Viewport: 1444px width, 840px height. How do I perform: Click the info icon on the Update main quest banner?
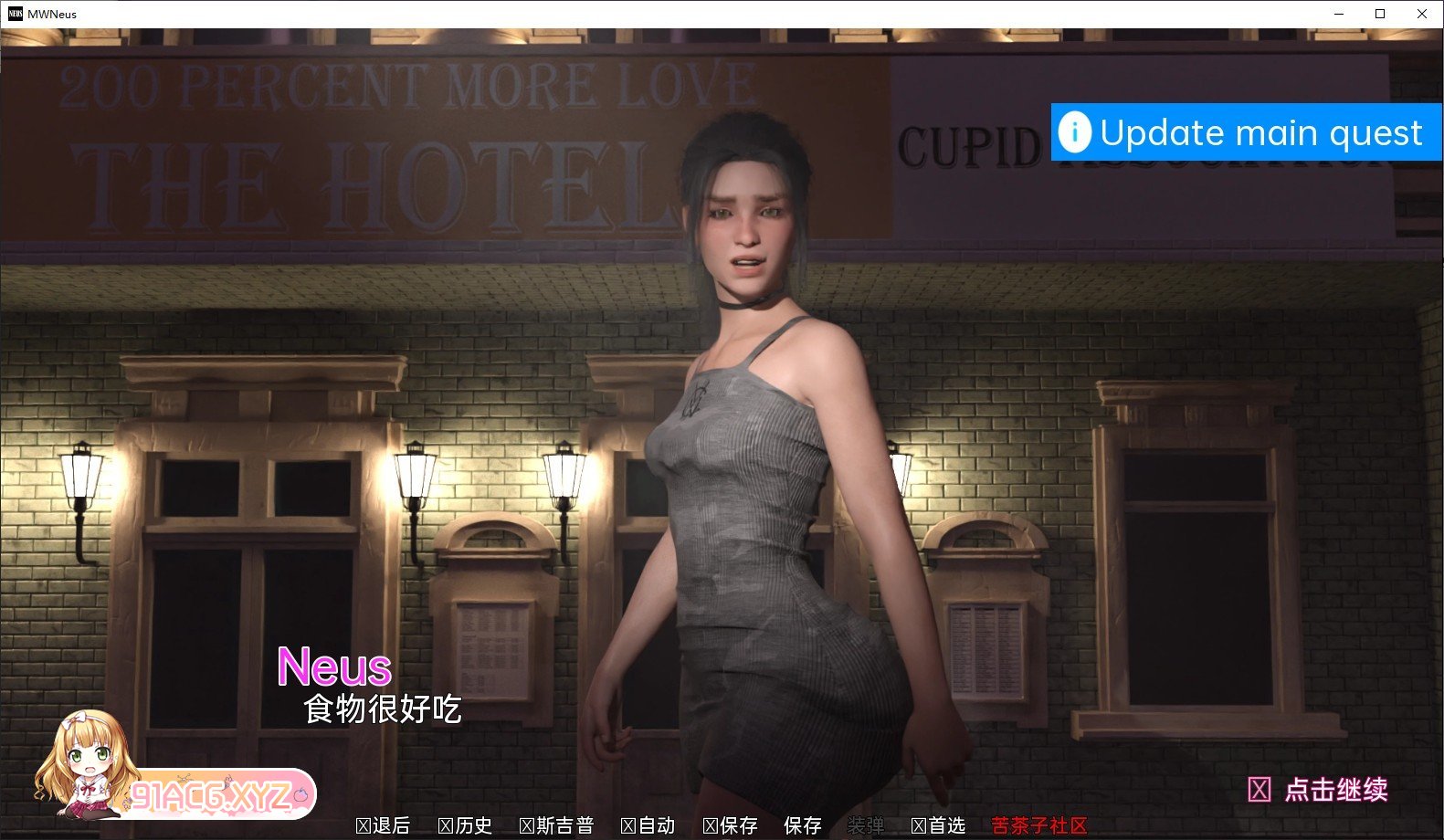coord(1073,132)
